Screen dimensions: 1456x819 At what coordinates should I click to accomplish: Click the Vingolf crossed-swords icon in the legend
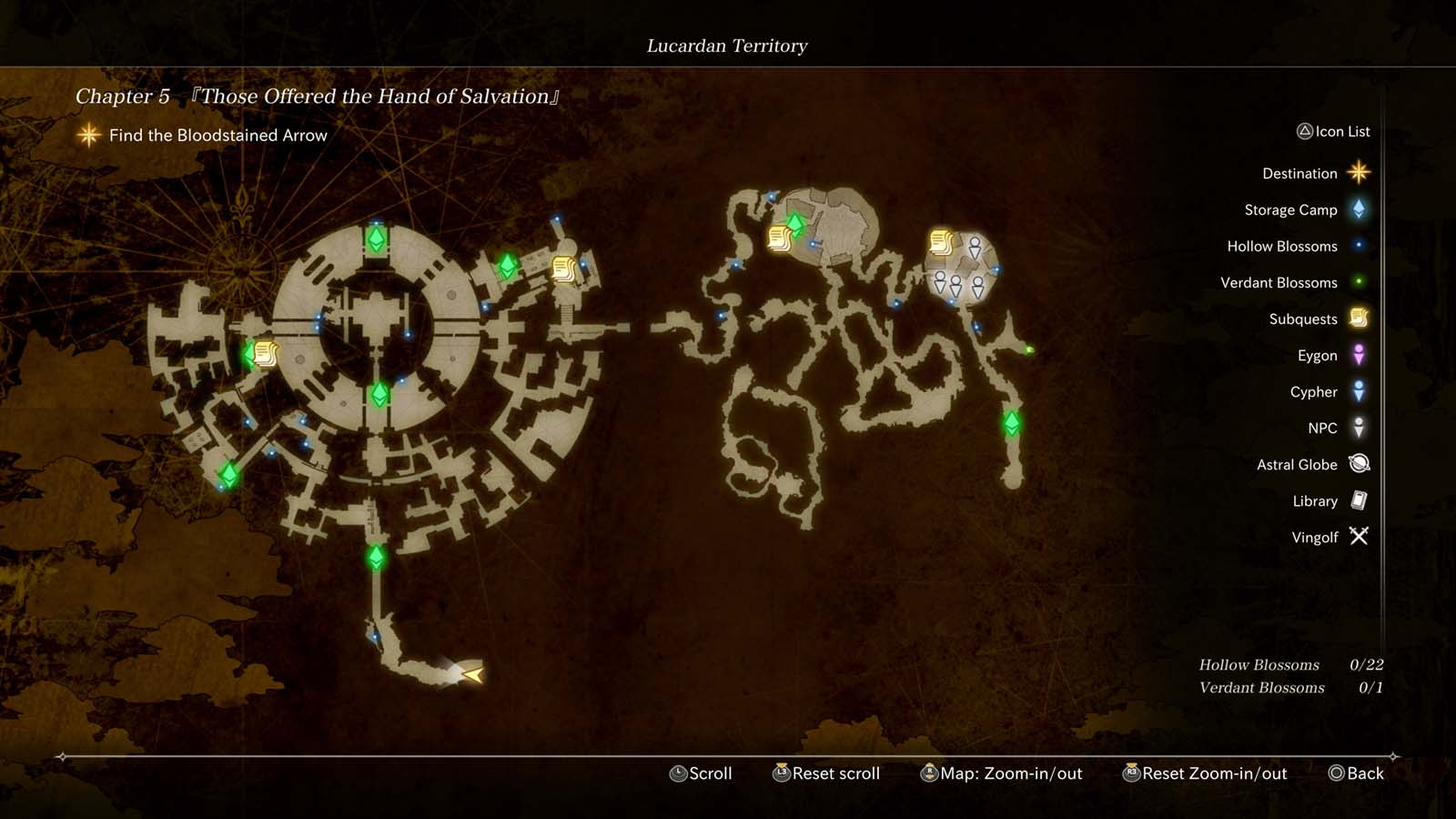[x=1357, y=537]
